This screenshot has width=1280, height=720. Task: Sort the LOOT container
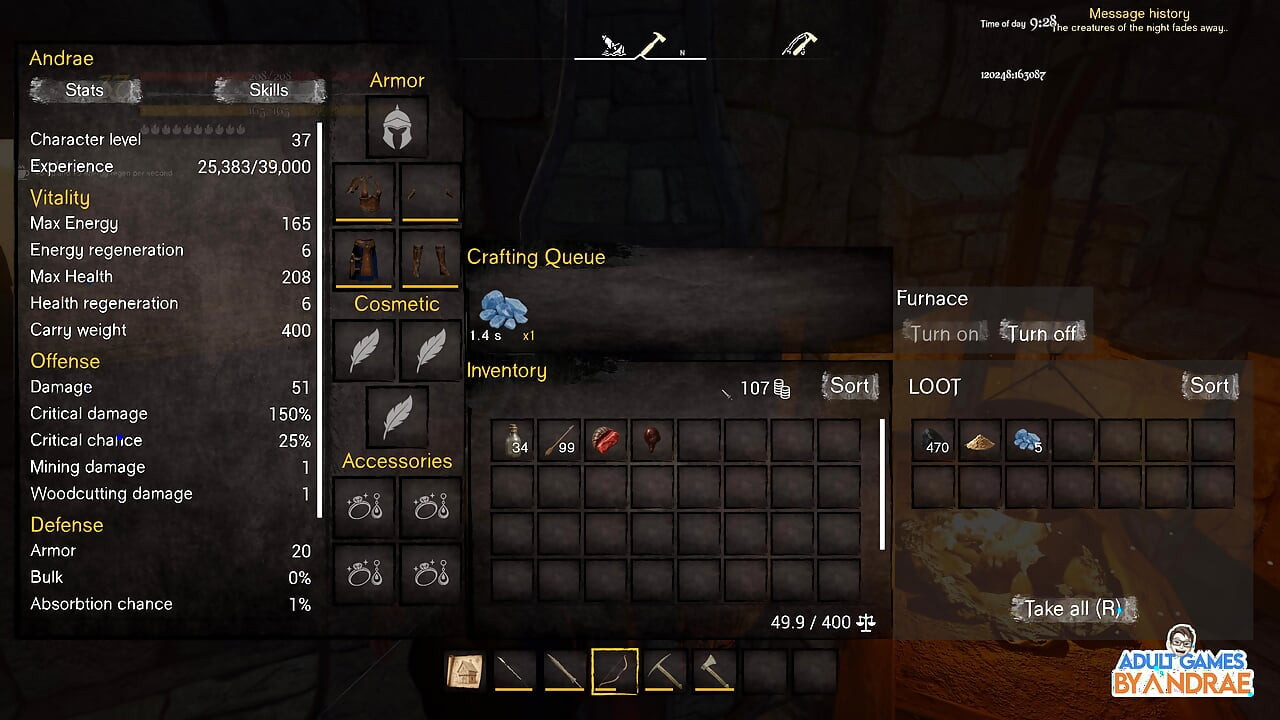coord(1209,386)
